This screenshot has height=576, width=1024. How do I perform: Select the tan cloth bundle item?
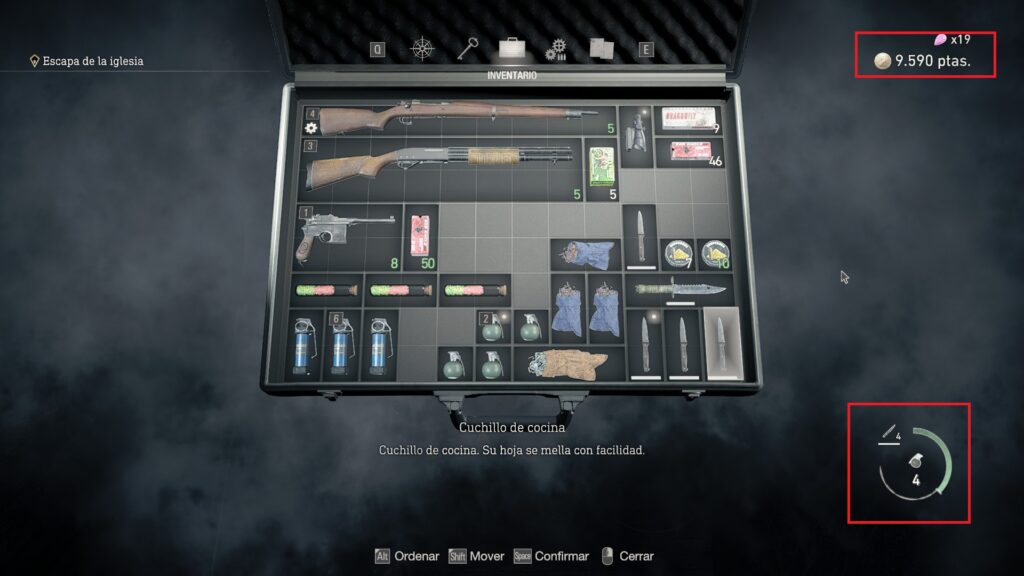566,363
